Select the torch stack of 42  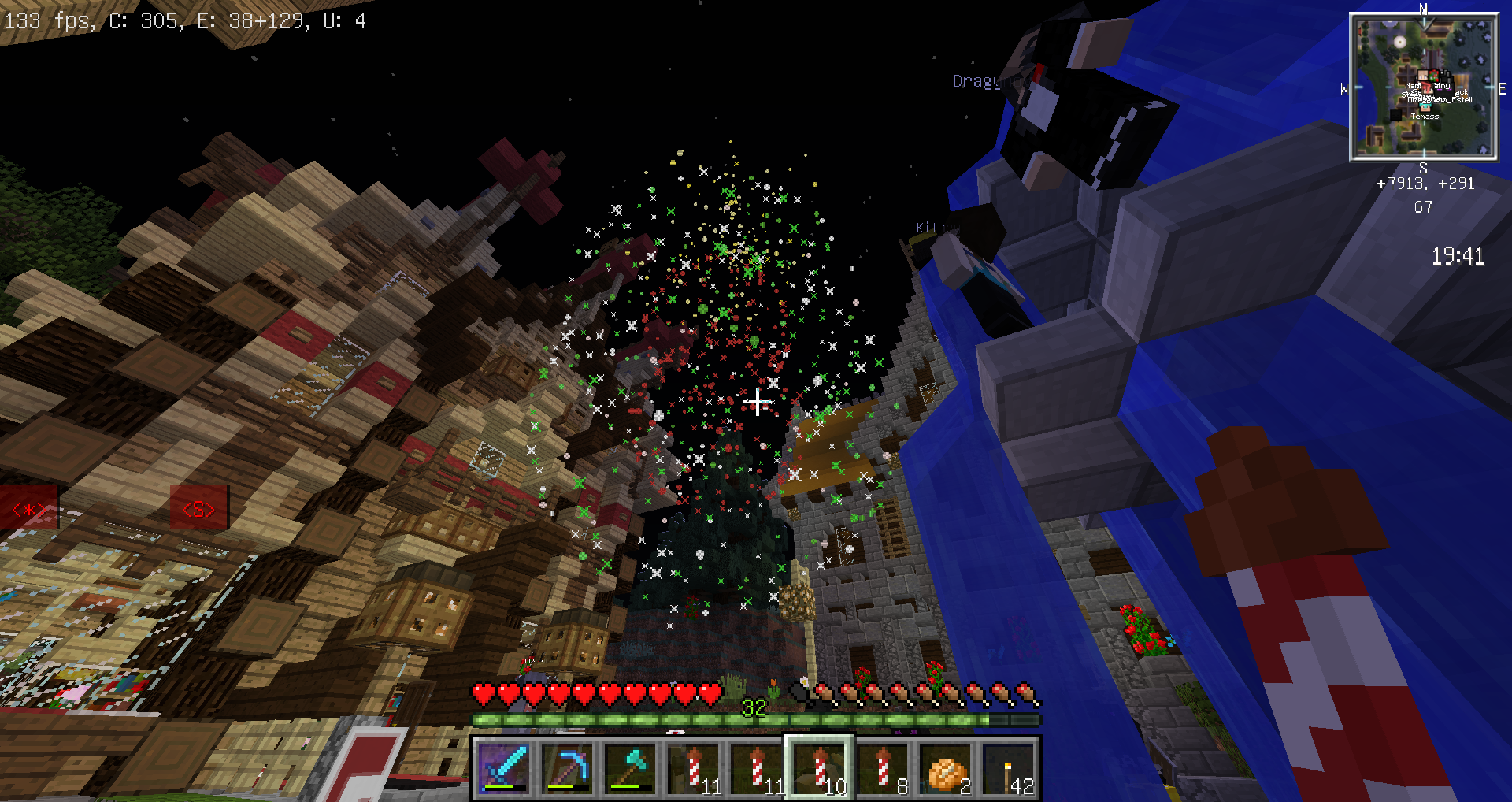pyautogui.click(x=1009, y=768)
